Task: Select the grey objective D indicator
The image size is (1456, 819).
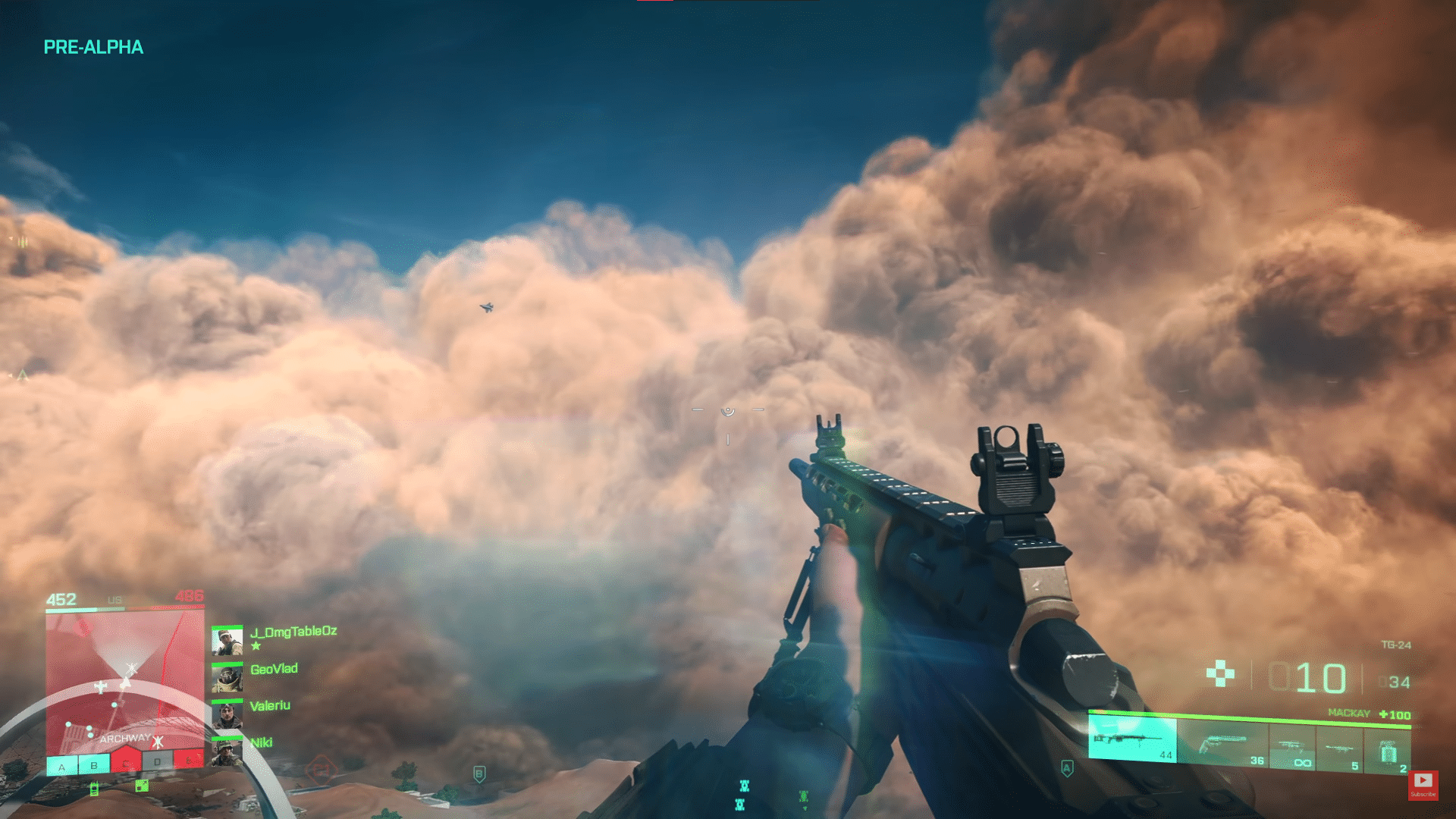Action: point(158,761)
